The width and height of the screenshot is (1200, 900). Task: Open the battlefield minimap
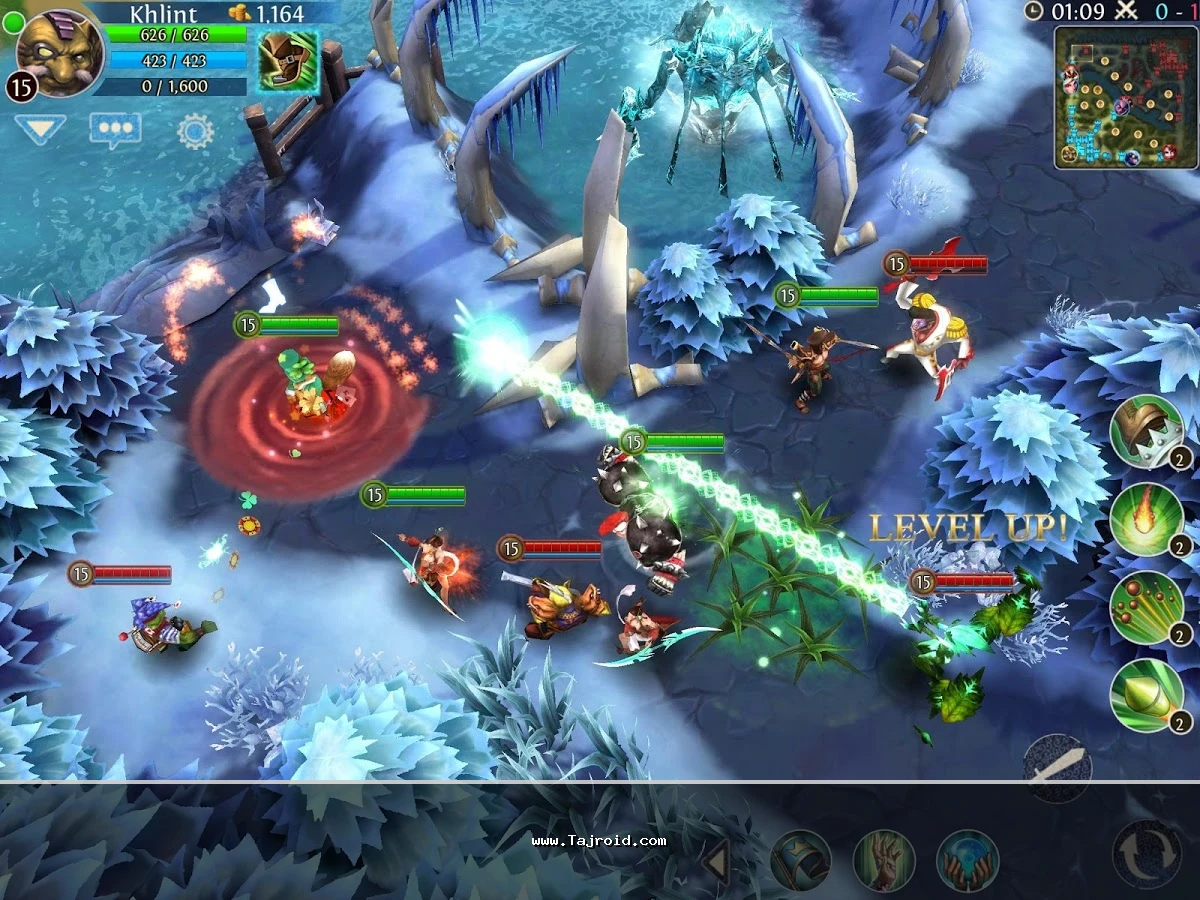point(1125,97)
